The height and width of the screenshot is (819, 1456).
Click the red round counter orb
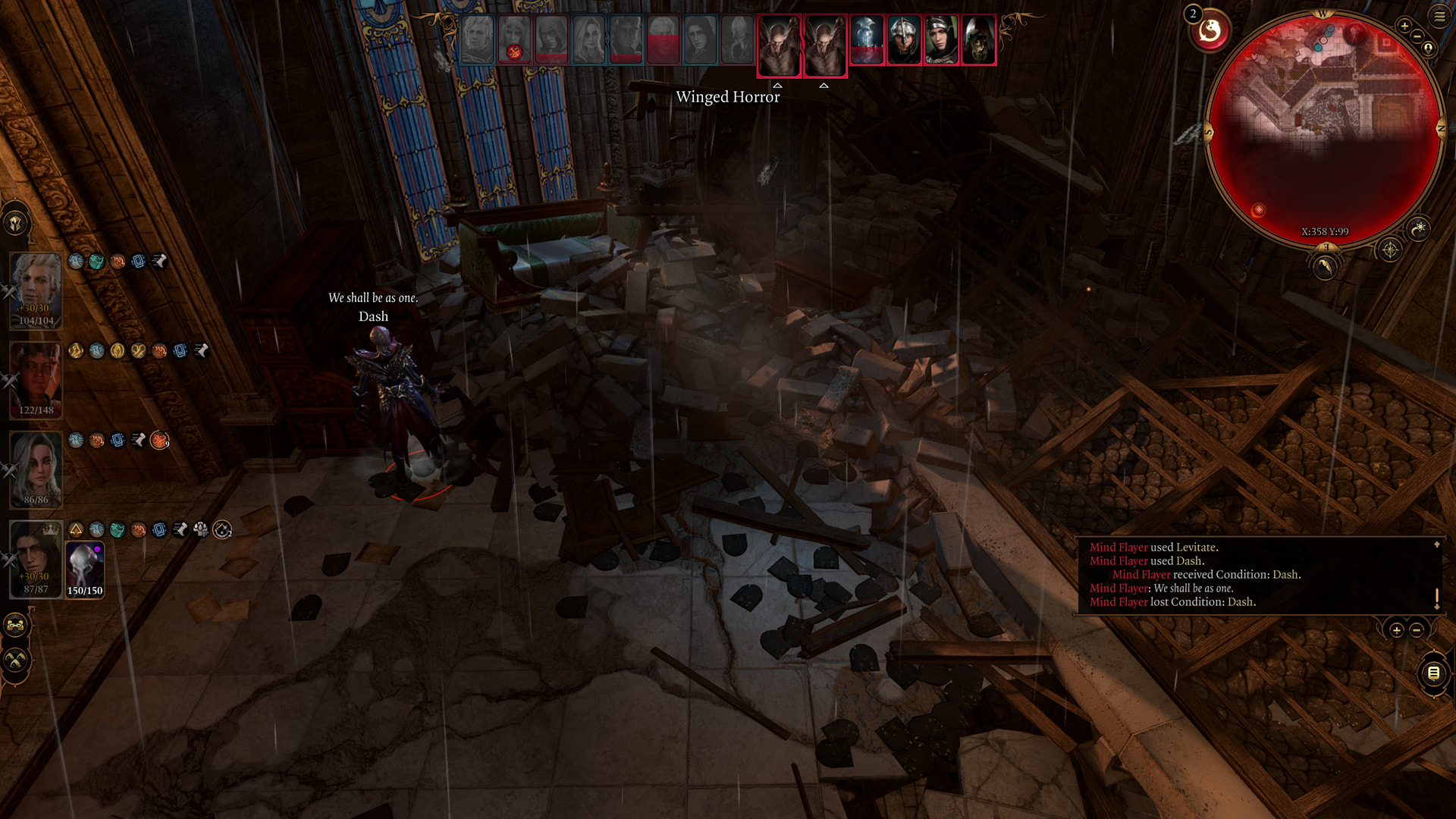(x=1210, y=31)
